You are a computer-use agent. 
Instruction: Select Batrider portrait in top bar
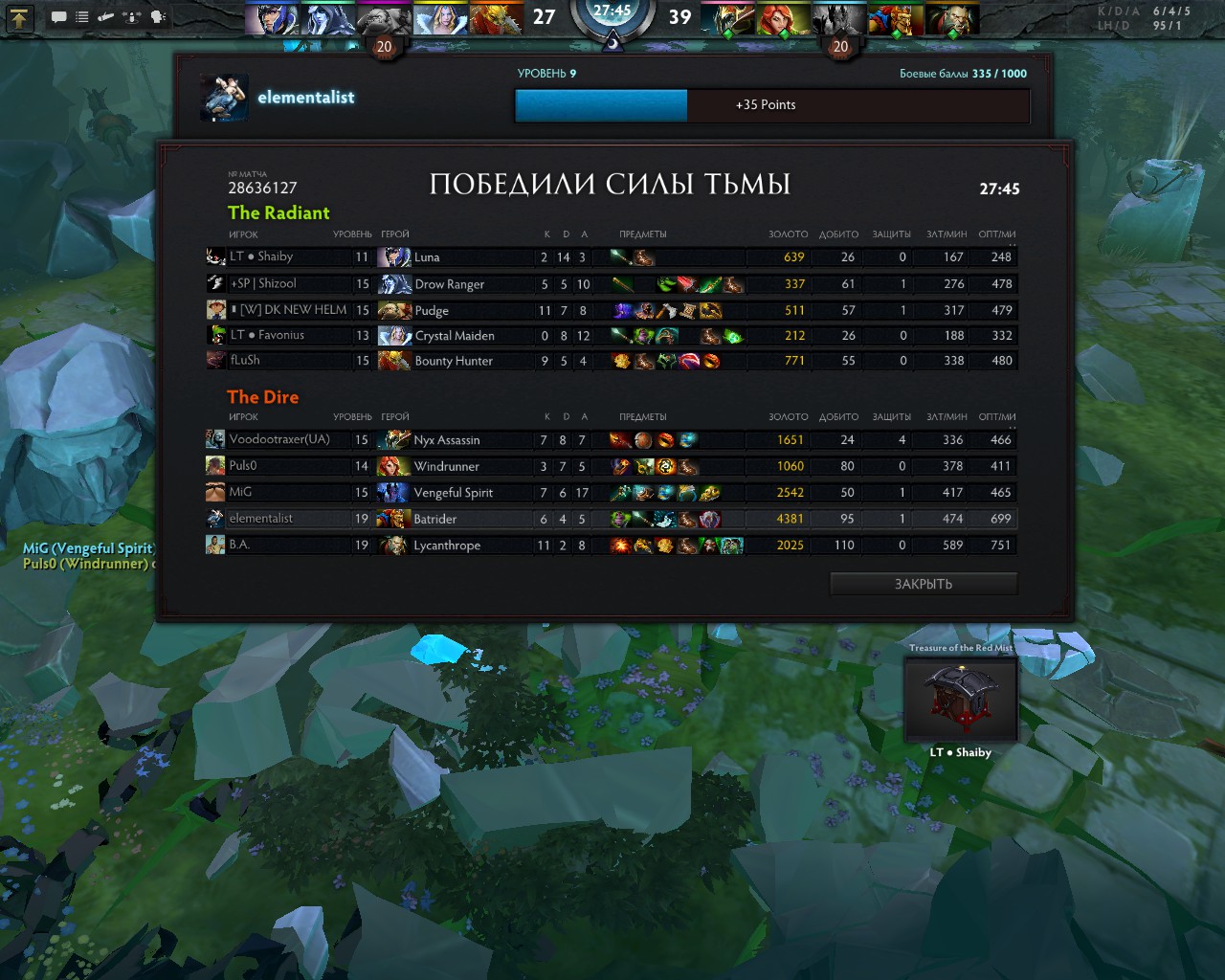896,19
